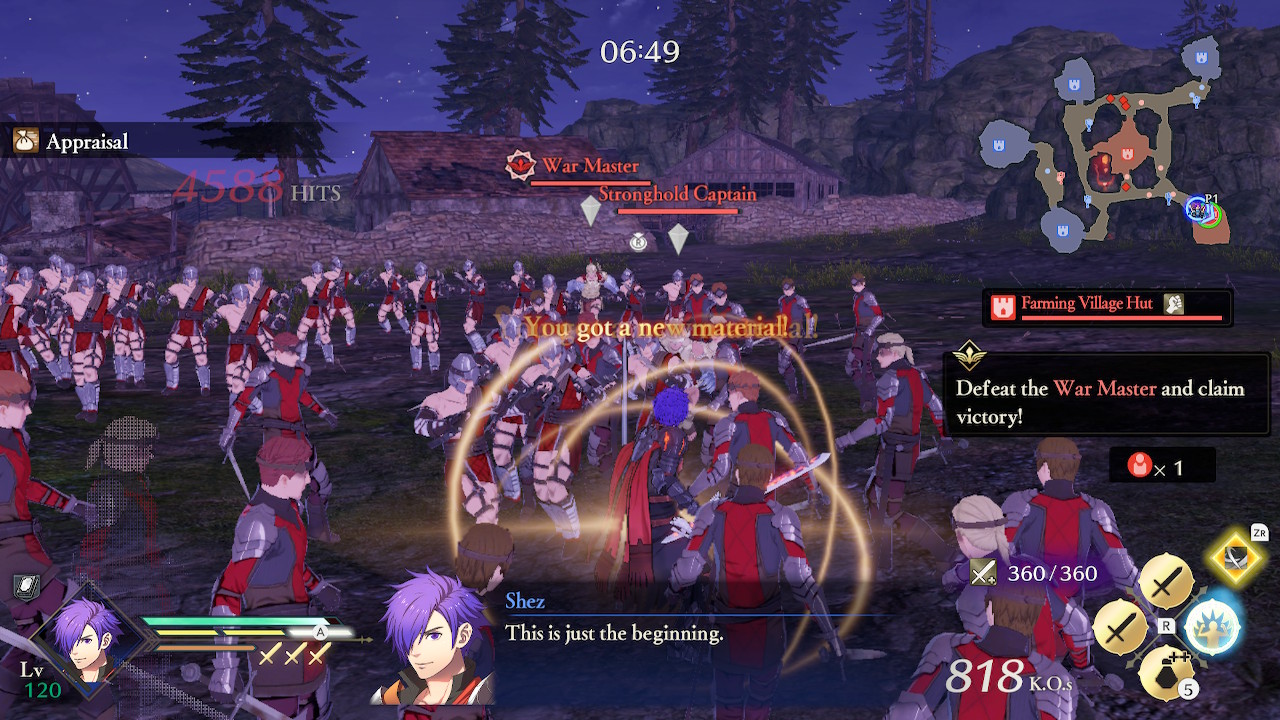Screen dimensions: 1280x720
Task: Click the gold winged objective emblem icon
Action: point(972,353)
